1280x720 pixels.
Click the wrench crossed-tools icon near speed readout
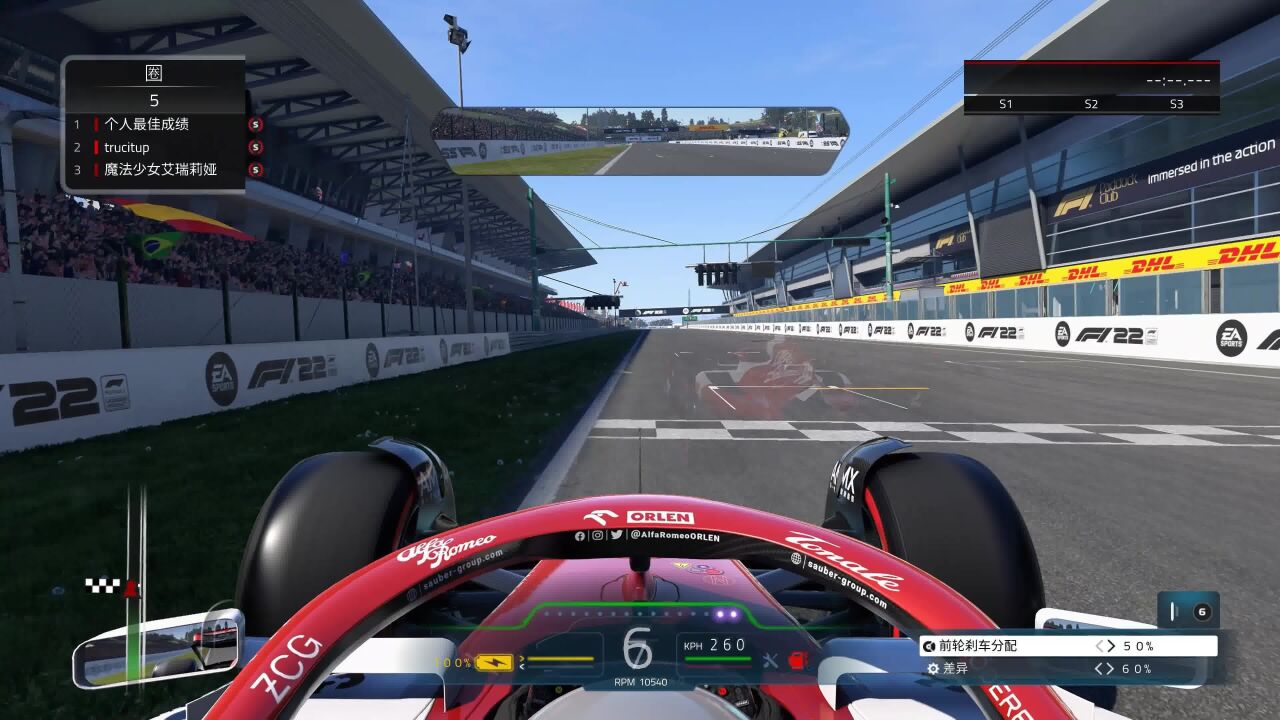pyautogui.click(x=770, y=660)
